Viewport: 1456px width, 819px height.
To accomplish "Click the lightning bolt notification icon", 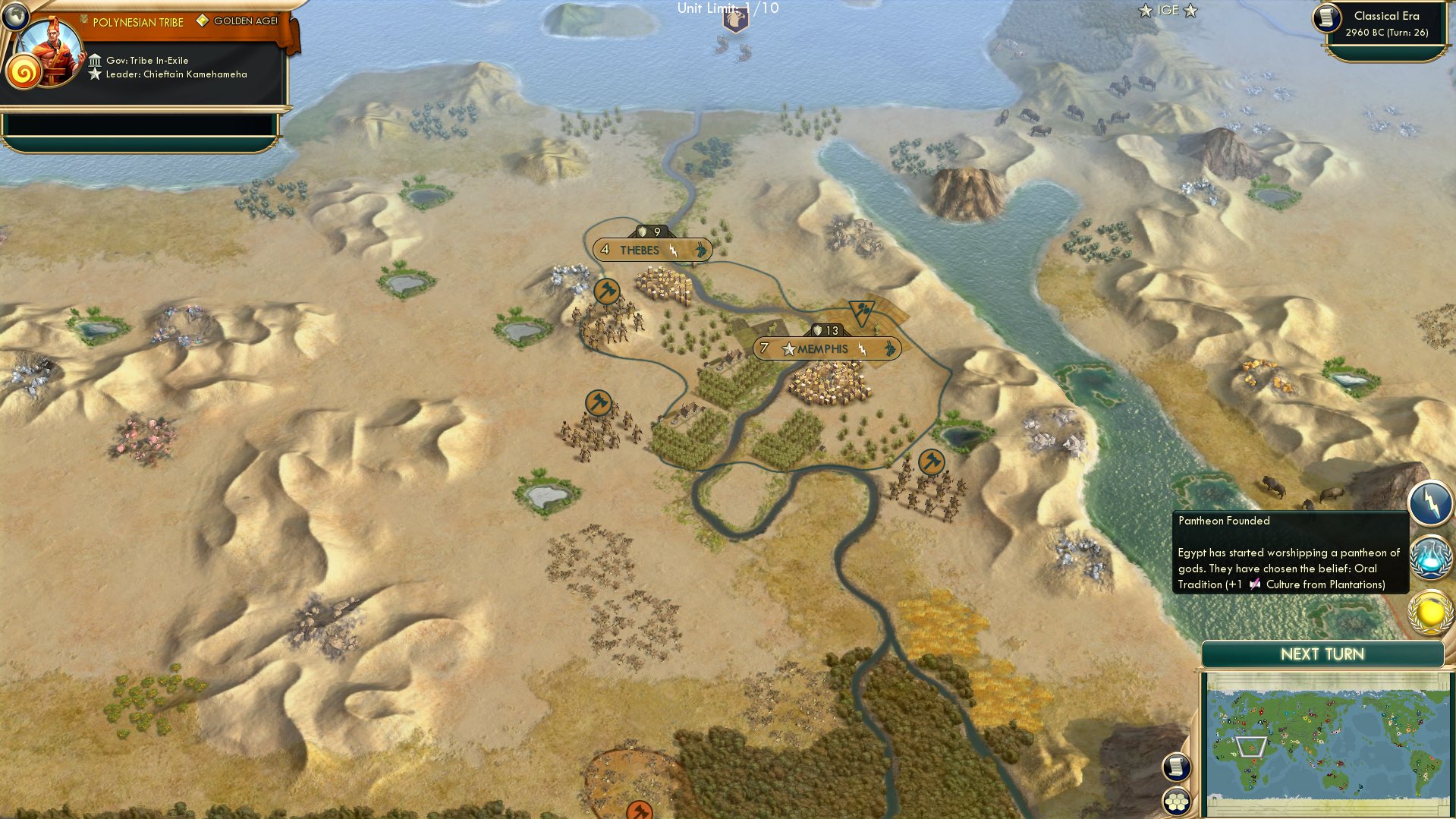I will coord(1429,502).
